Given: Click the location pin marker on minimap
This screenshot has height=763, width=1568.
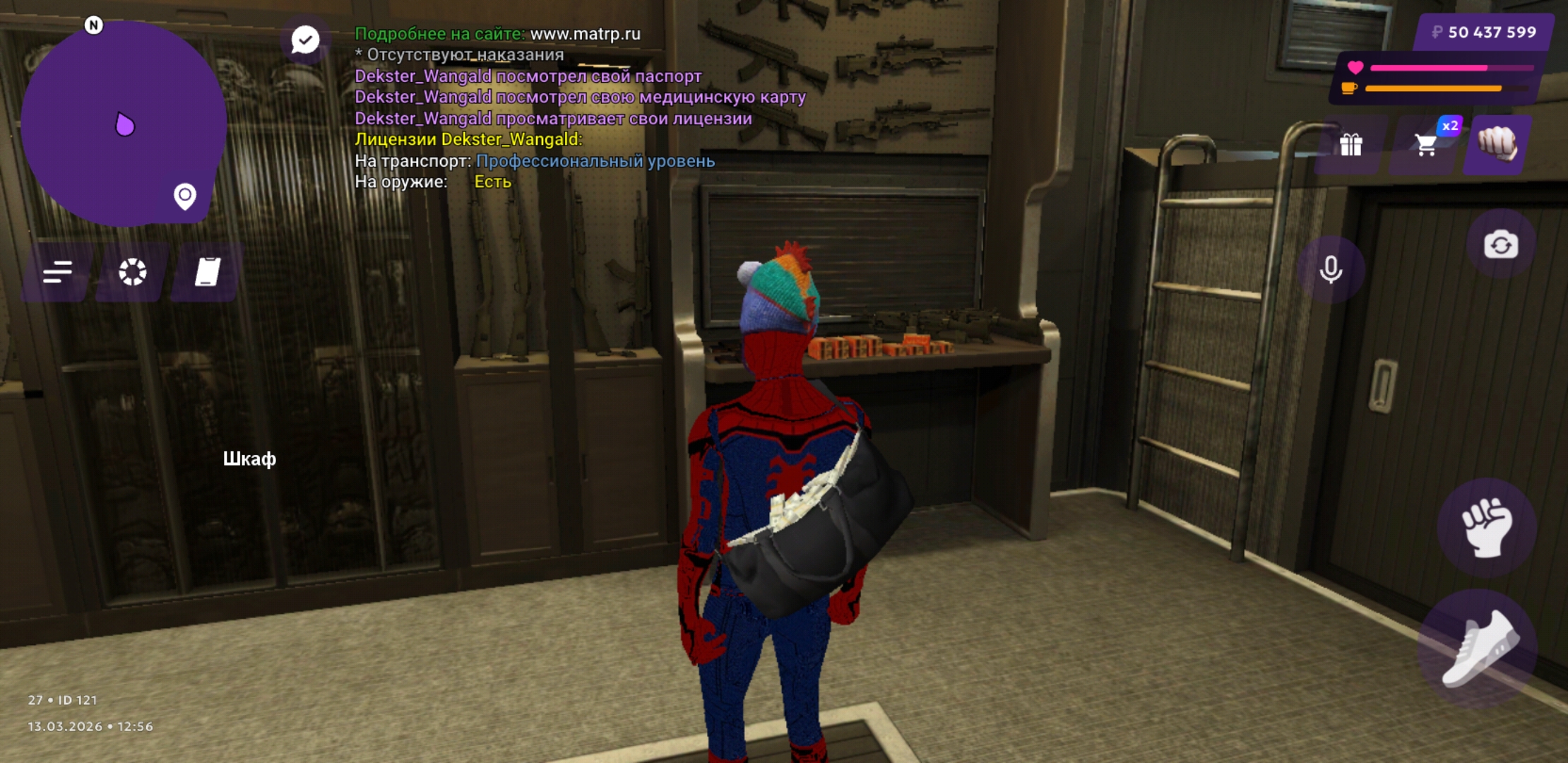Looking at the screenshot, I should pos(185,196).
